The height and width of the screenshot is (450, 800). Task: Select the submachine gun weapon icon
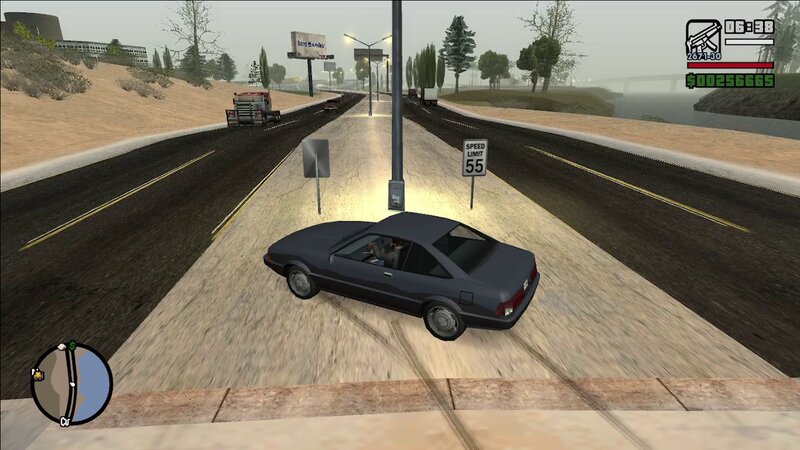click(x=703, y=37)
